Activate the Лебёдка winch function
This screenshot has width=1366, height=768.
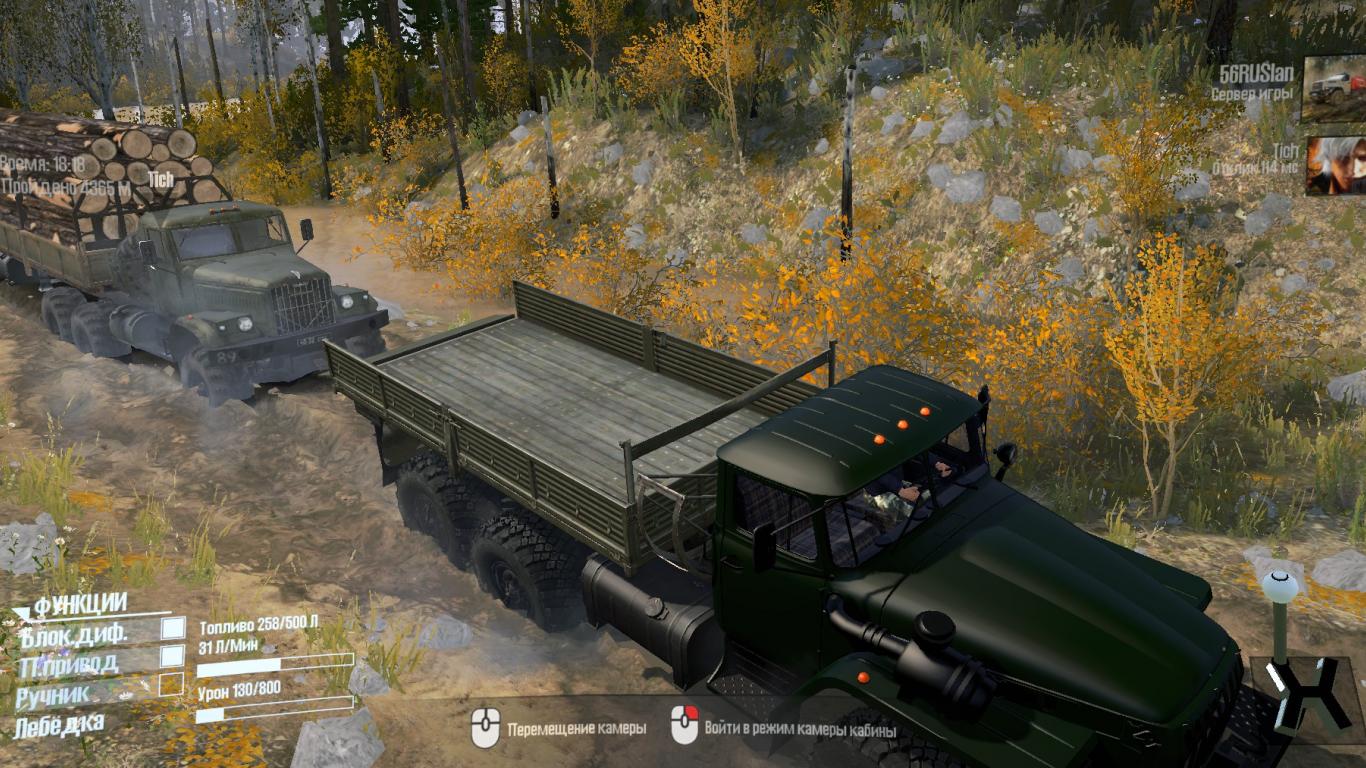[x=60, y=722]
